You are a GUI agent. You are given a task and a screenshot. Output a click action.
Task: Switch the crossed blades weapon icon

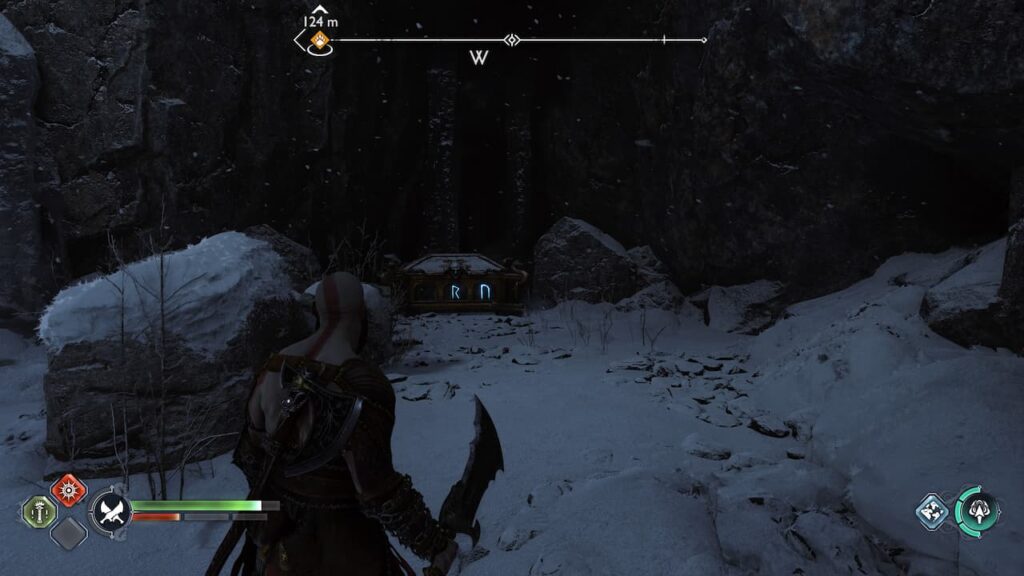point(110,512)
